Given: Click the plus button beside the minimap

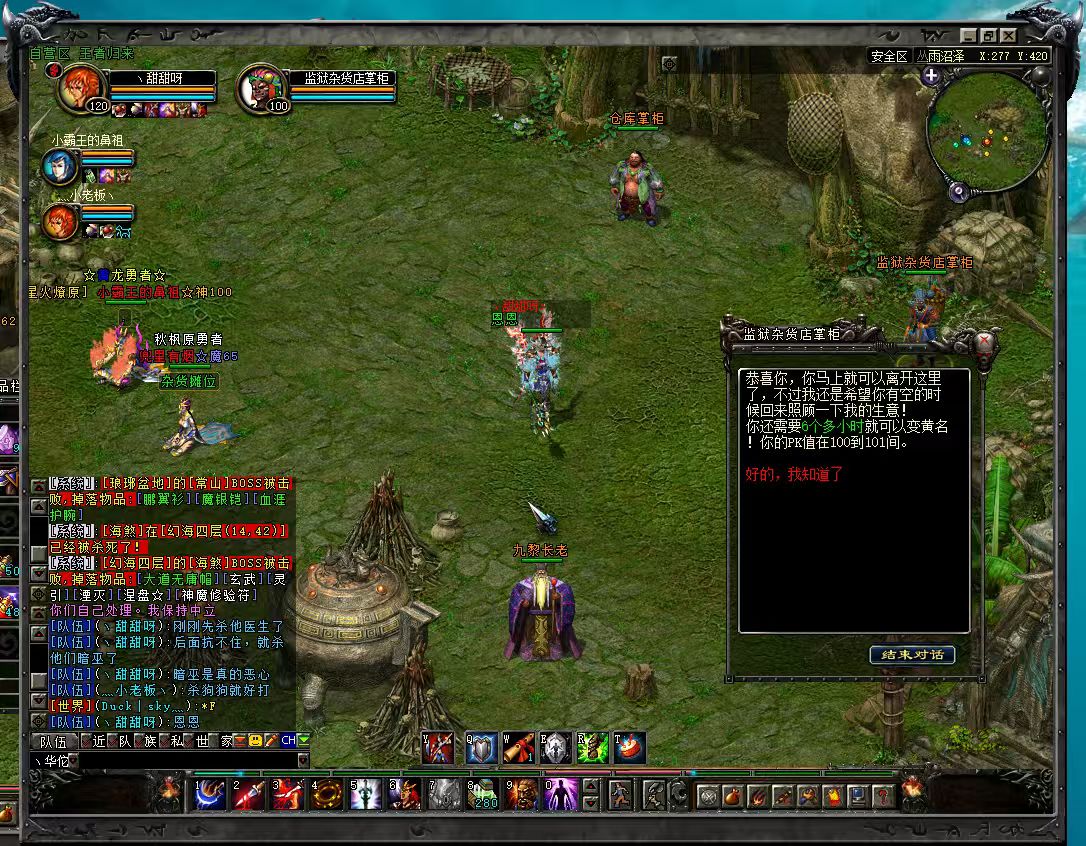Looking at the screenshot, I should (x=932, y=76).
